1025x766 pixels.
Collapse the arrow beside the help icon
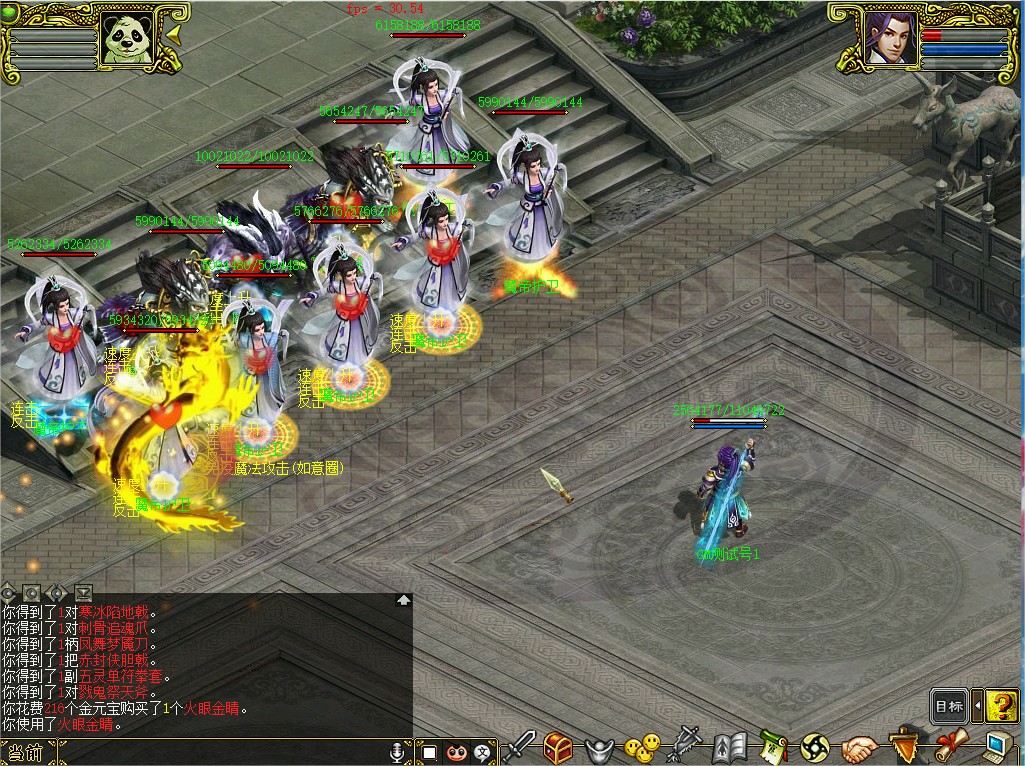(977, 706)
